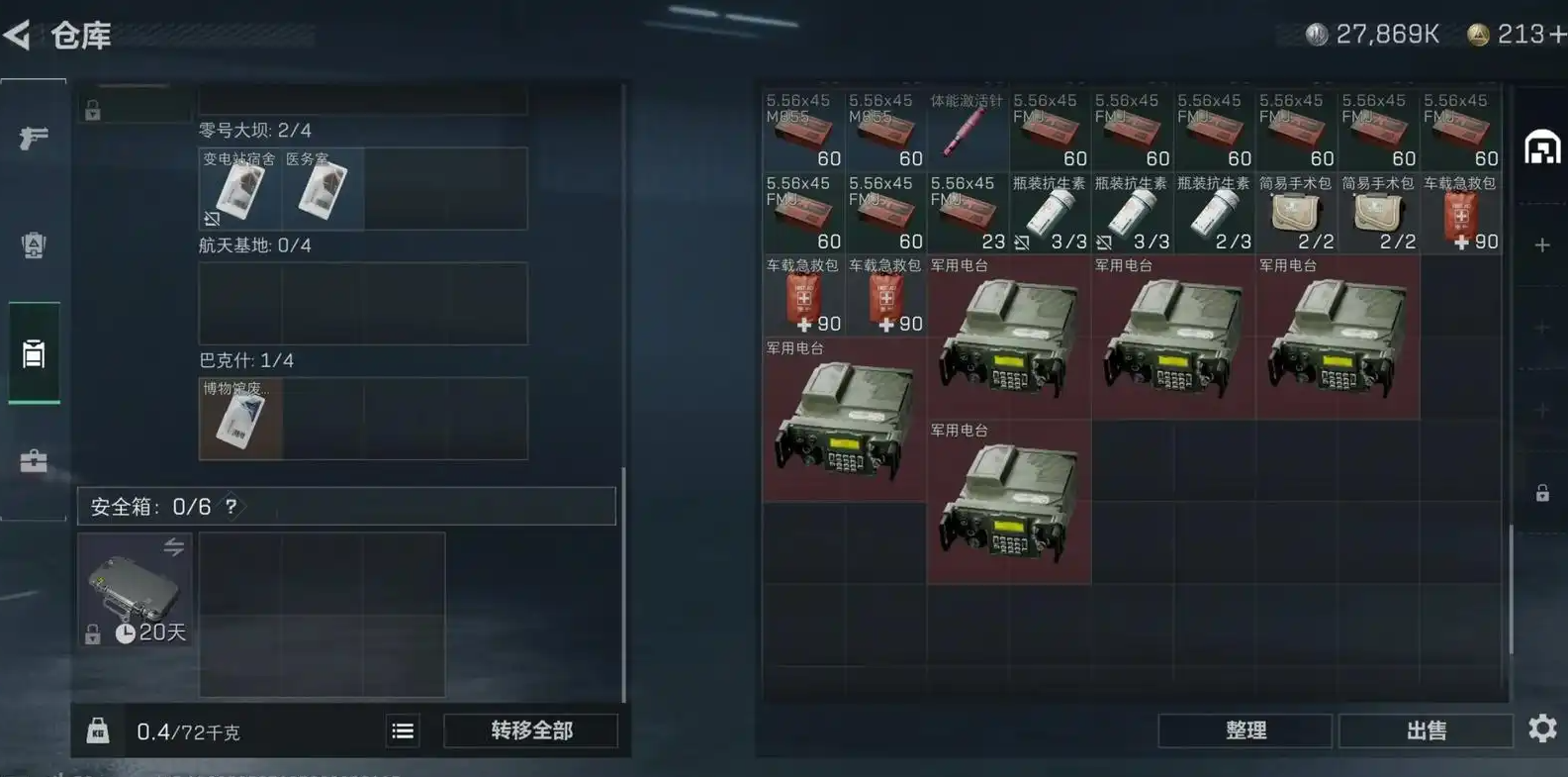Choose the 5.56x45 FMJ stack of 23
1568x777 pixels.
click(967, 213)
